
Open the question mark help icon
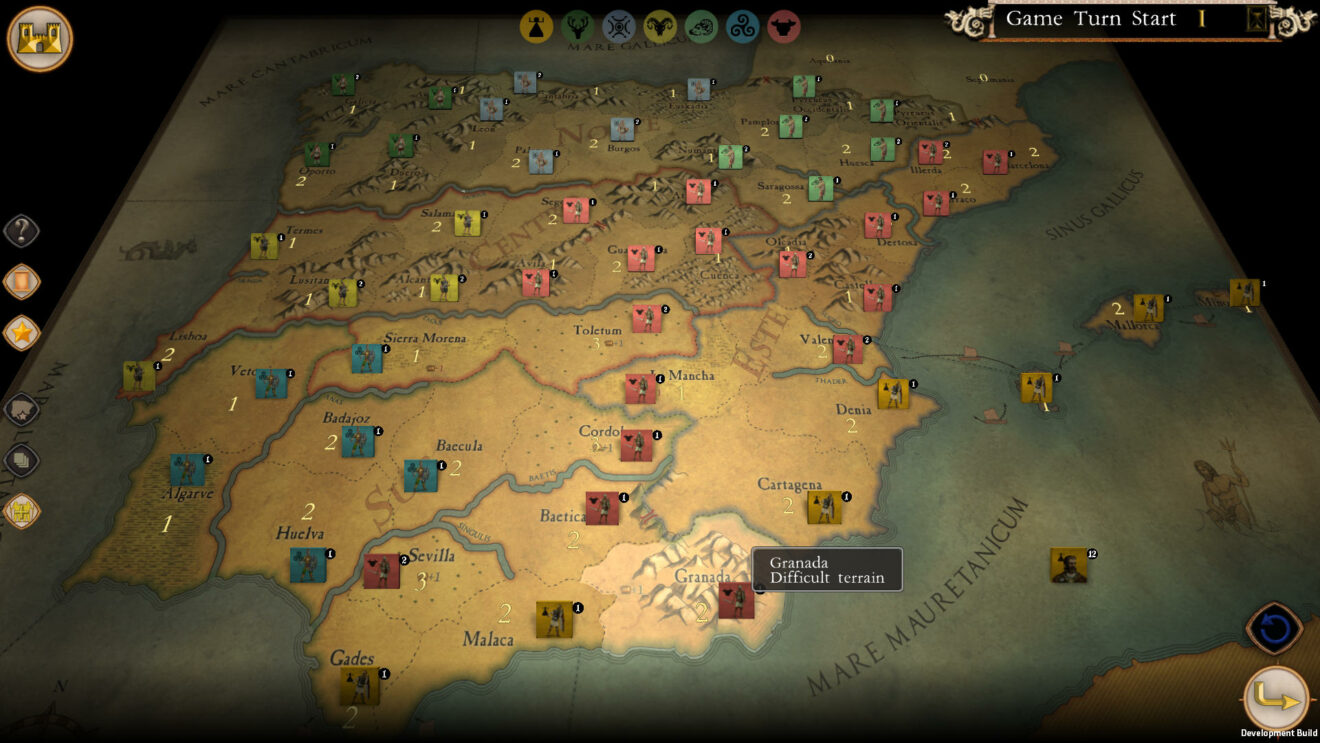tap(22, 231)
